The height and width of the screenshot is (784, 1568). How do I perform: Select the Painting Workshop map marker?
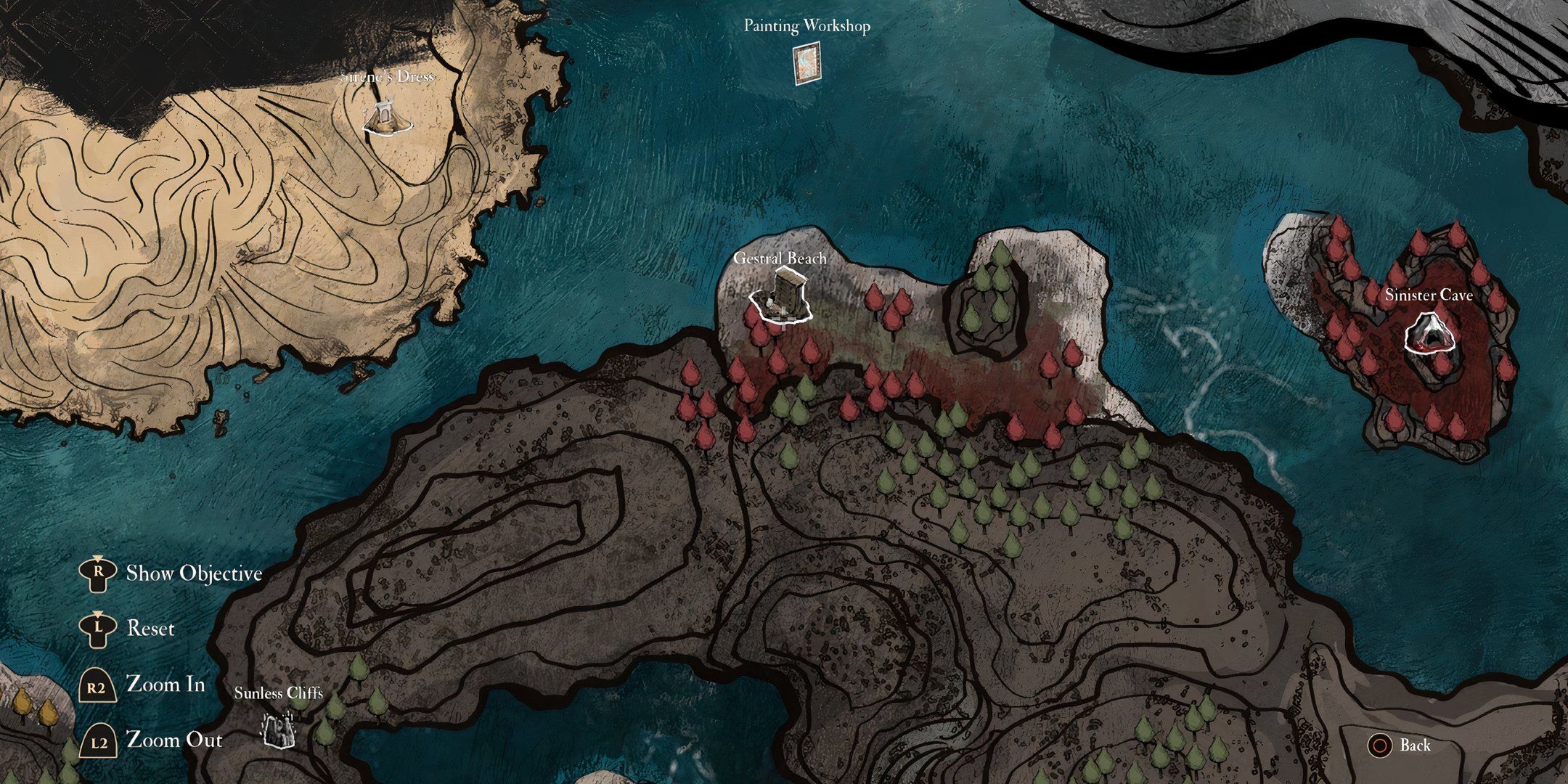coord(807,64)
